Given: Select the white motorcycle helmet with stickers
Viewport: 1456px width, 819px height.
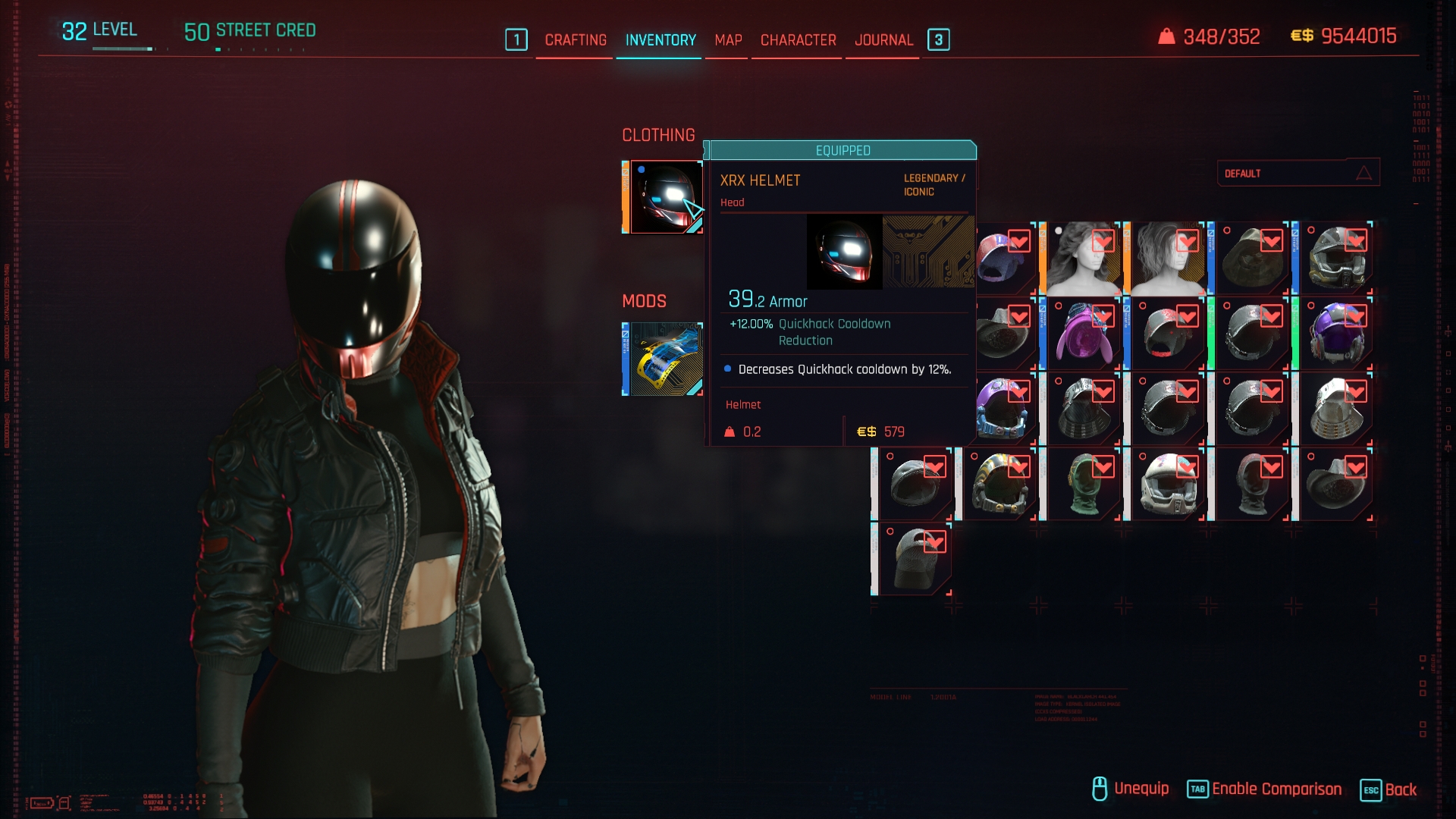Looking at the screenshot, I should (1167, 485).
